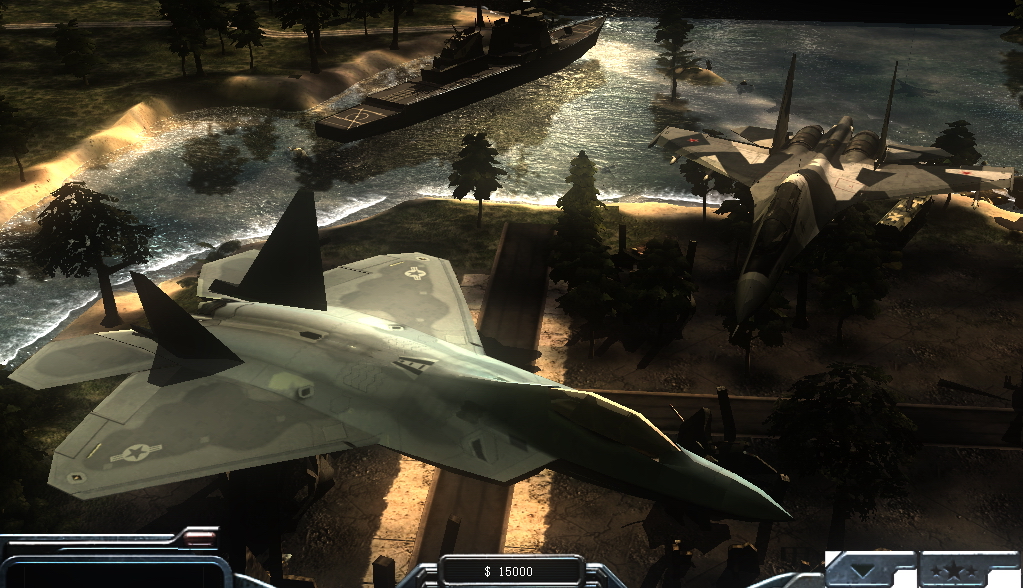The height and width of the screenshot is (588, 1023).
Task: Click the red button above the minimap panel
Action: tap(202, 538)
